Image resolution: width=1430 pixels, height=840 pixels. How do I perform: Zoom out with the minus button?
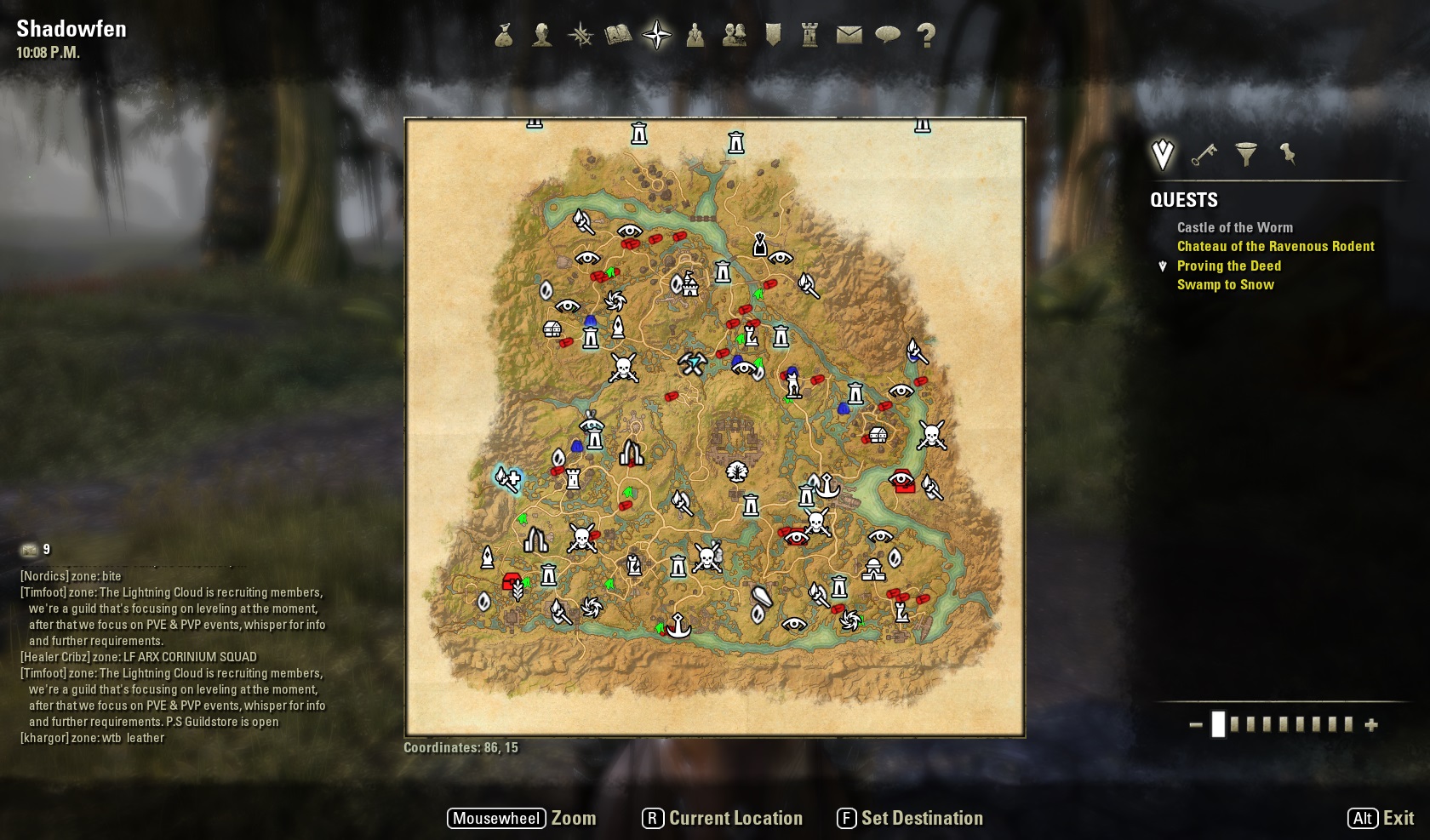click(x=1196, y=725)
